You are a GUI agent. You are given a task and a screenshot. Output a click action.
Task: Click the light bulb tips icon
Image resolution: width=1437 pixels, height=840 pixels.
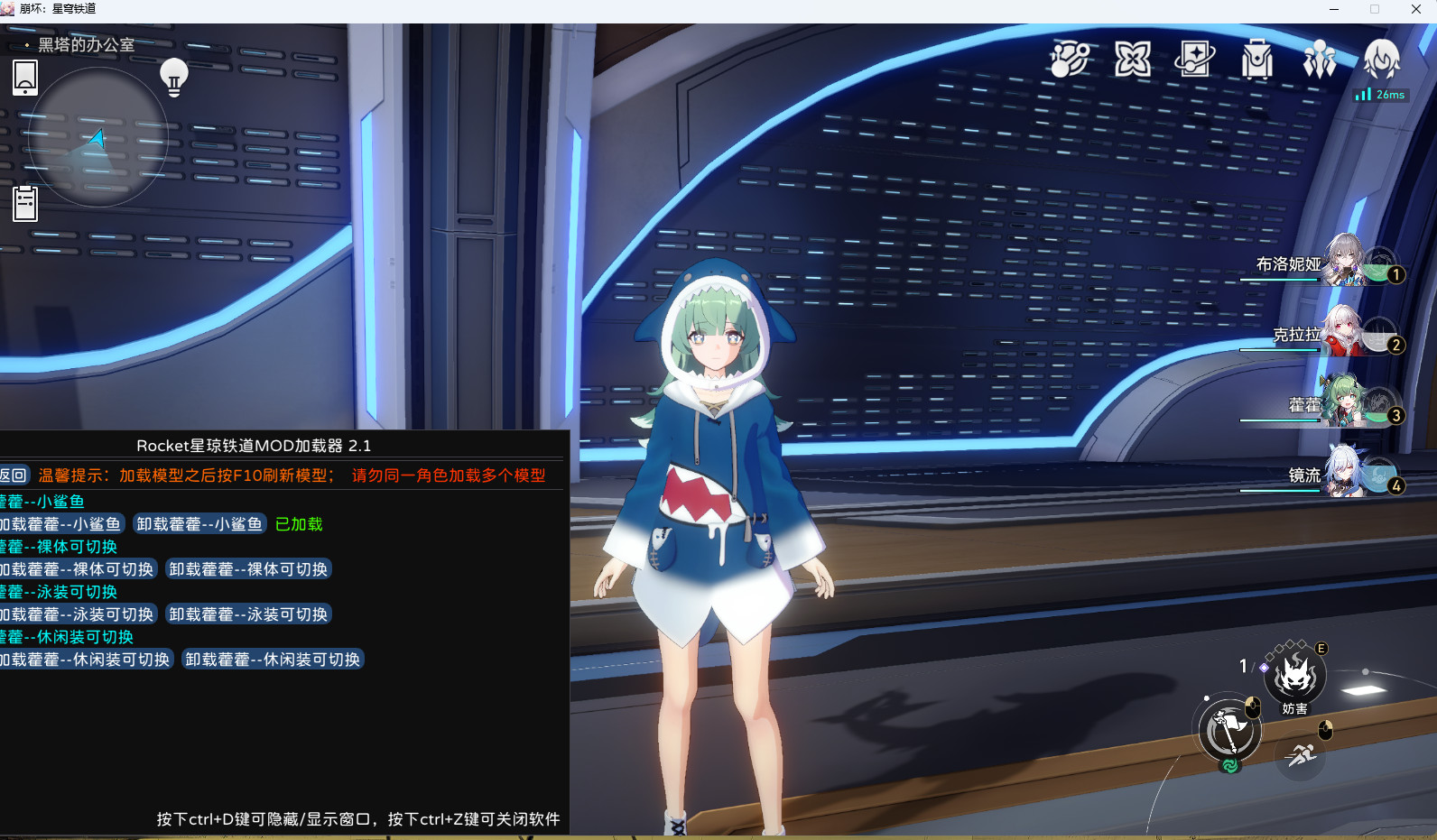(x=173, y=77)
